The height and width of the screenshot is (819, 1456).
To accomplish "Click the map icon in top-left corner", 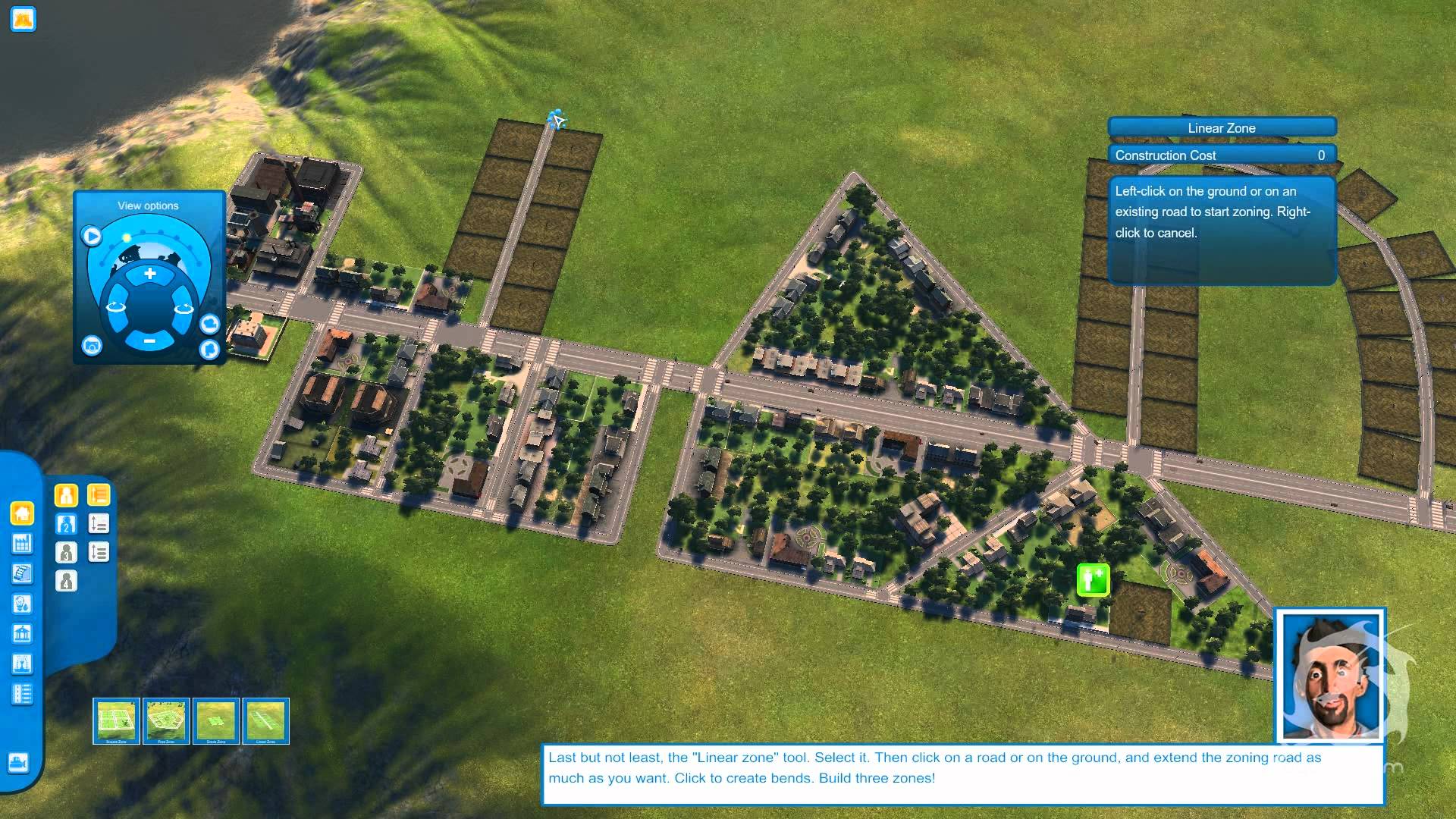I will coord(23,20).
